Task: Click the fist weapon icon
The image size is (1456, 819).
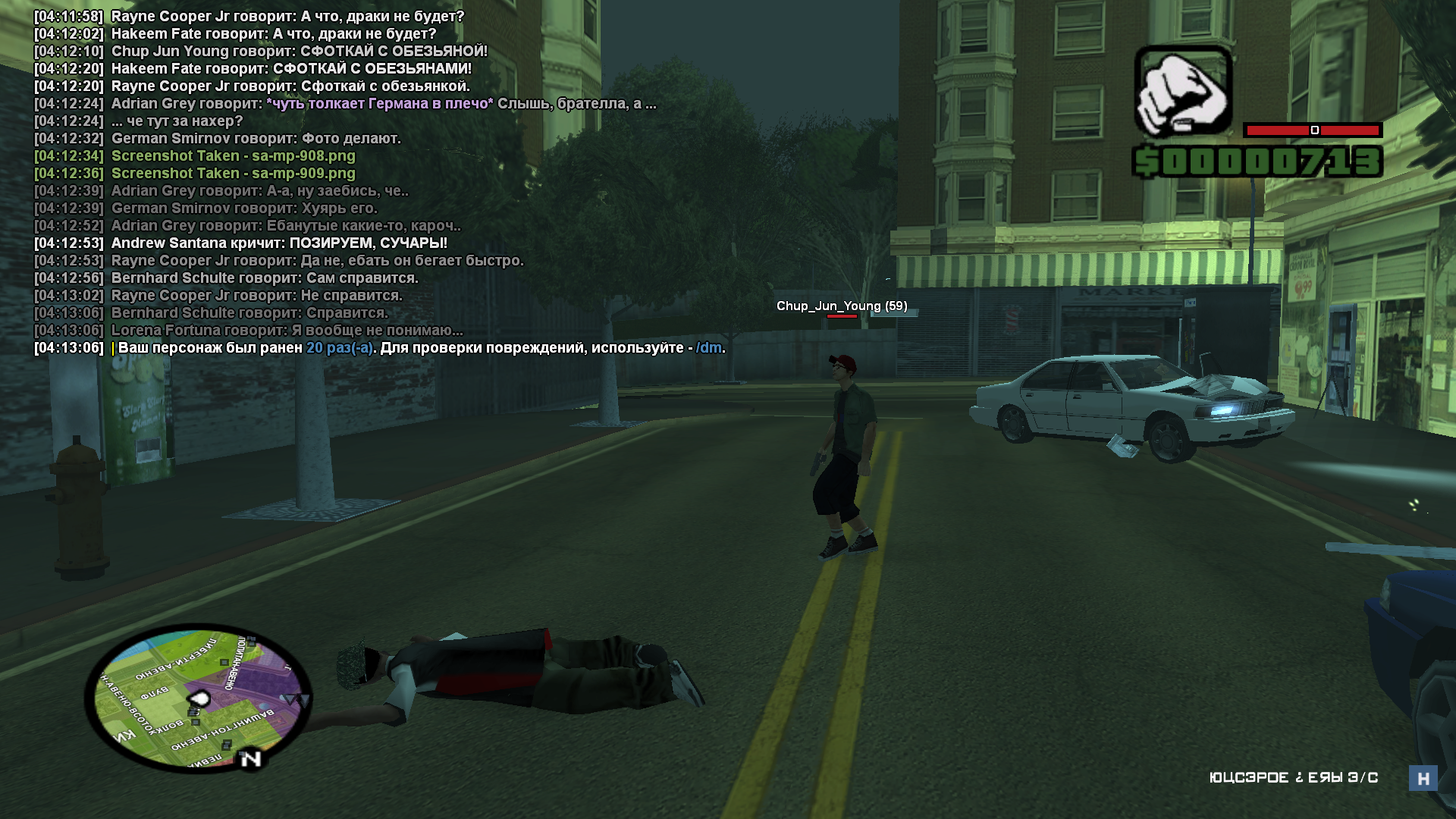Action: (1182, 91)
